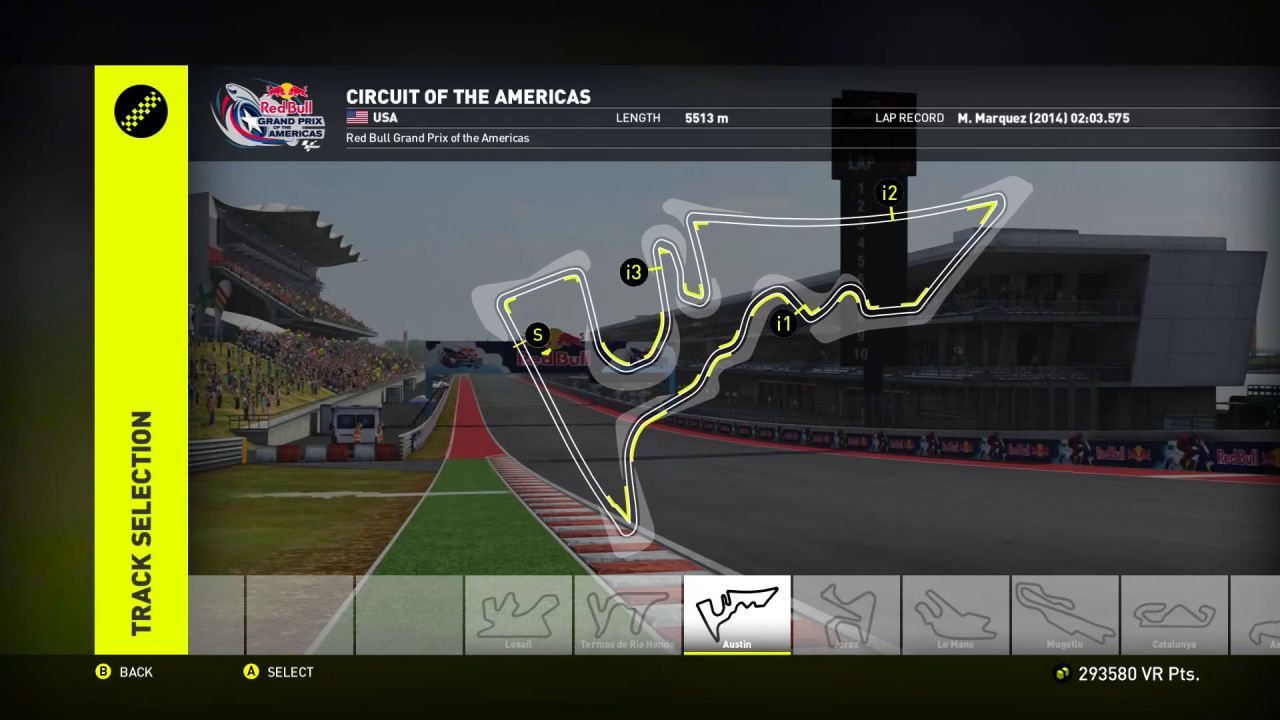Click the i3 sector marker on map
Viewport: 1280px width, 720px height.
(x=633, y=272)
